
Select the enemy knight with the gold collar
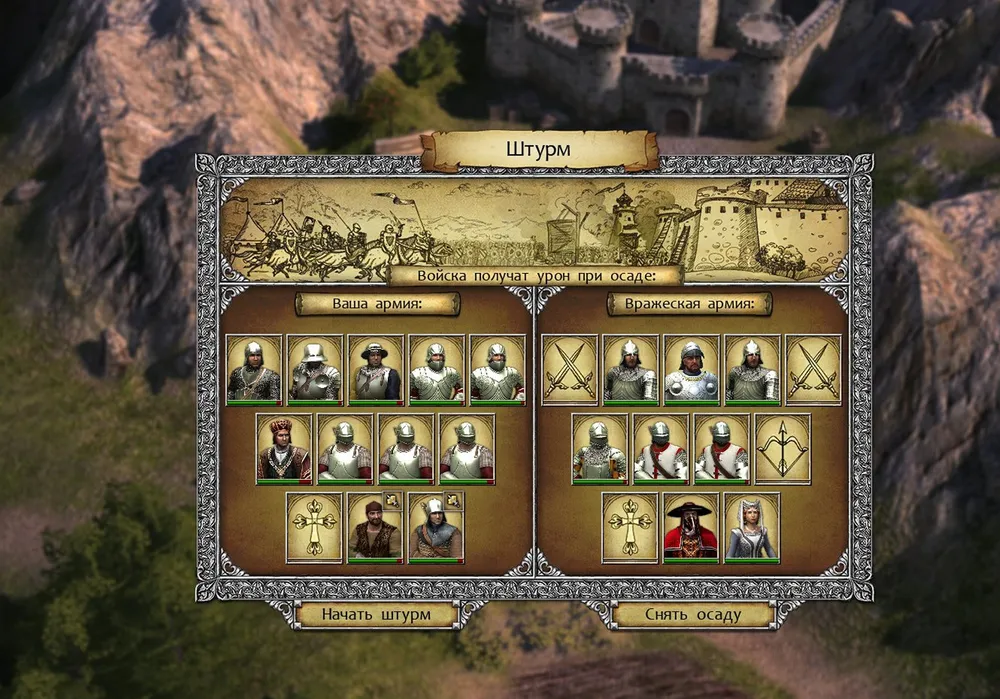[691, 369]
